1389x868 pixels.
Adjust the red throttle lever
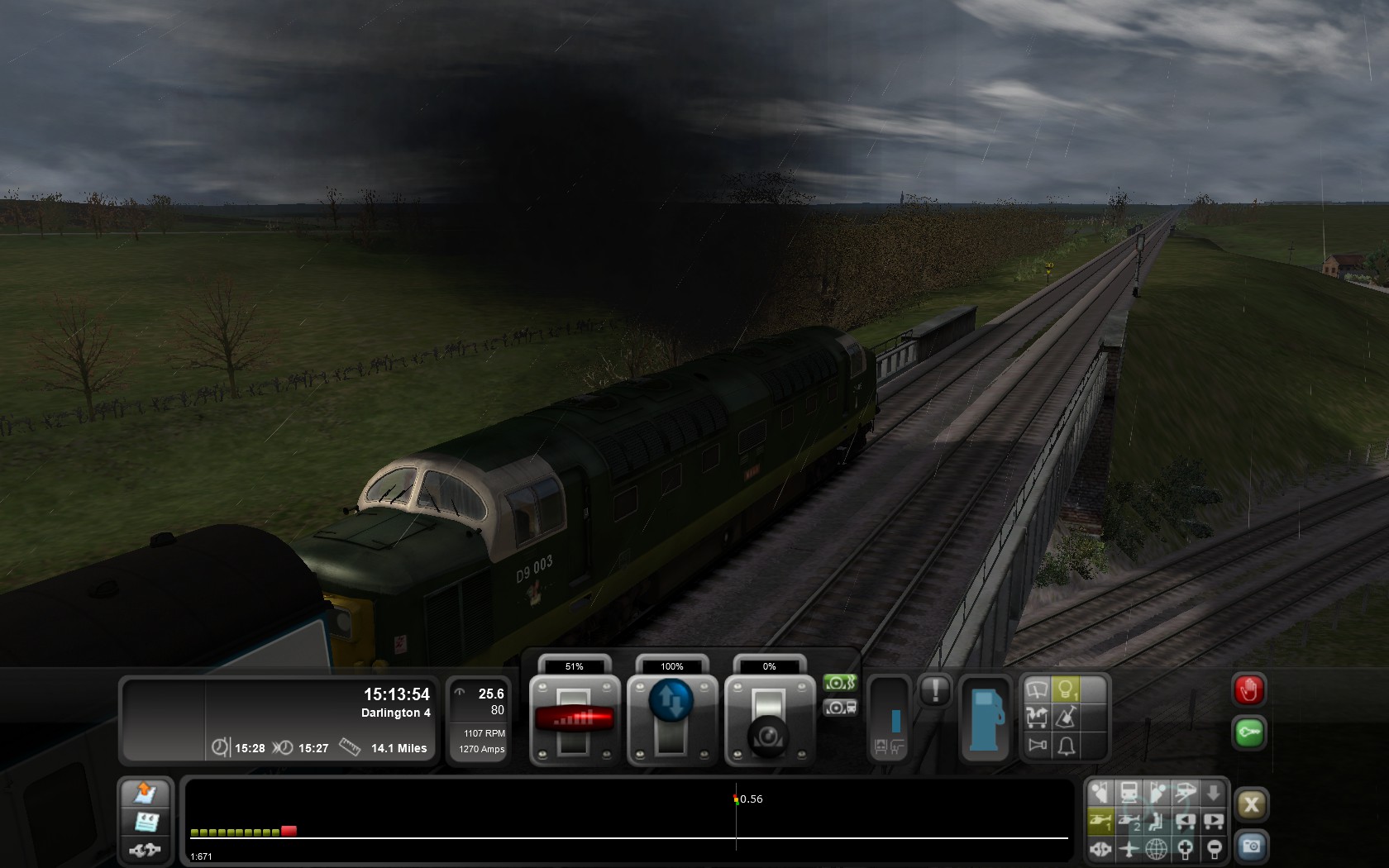574,718
